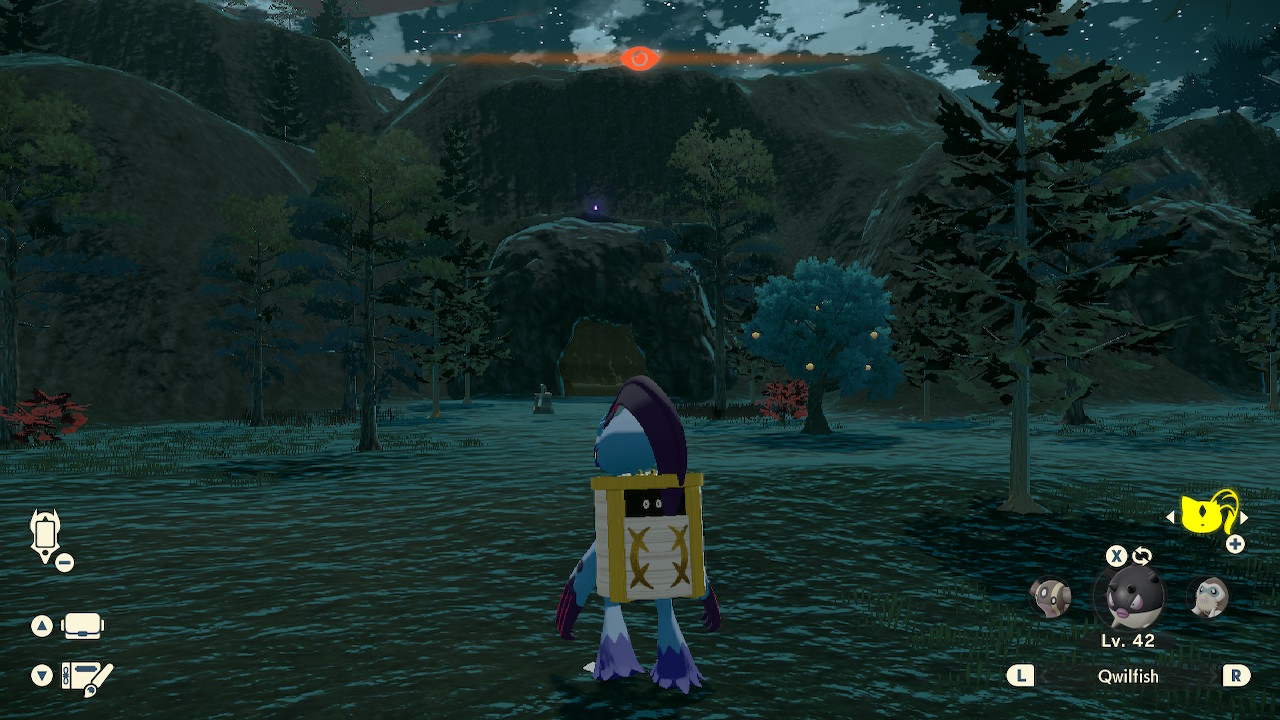This screenshot has width=1280, height=720.
Task: Open the item satchel
Action: click(82, 625)
